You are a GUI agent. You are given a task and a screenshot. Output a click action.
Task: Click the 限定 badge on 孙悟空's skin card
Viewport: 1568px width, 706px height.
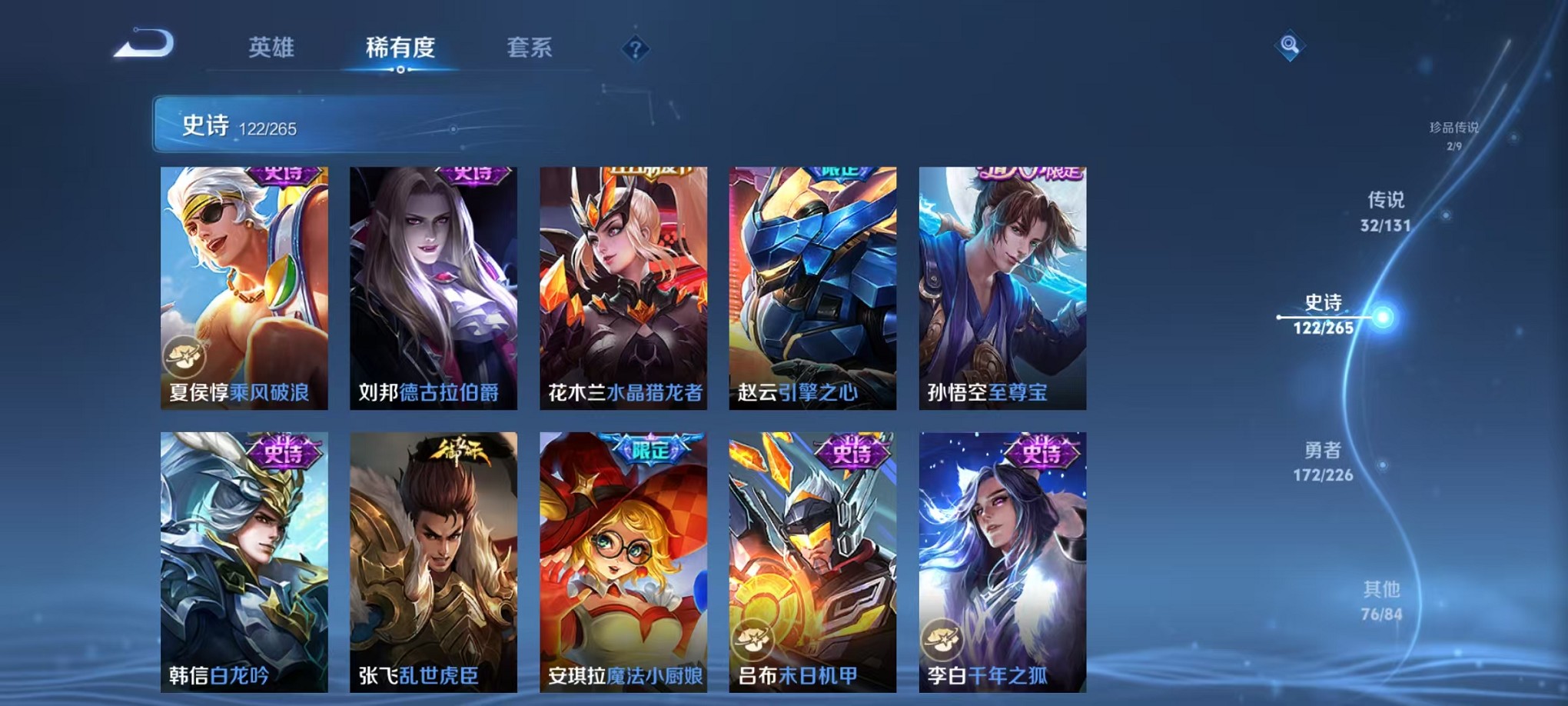click(x=1033, y=175)
